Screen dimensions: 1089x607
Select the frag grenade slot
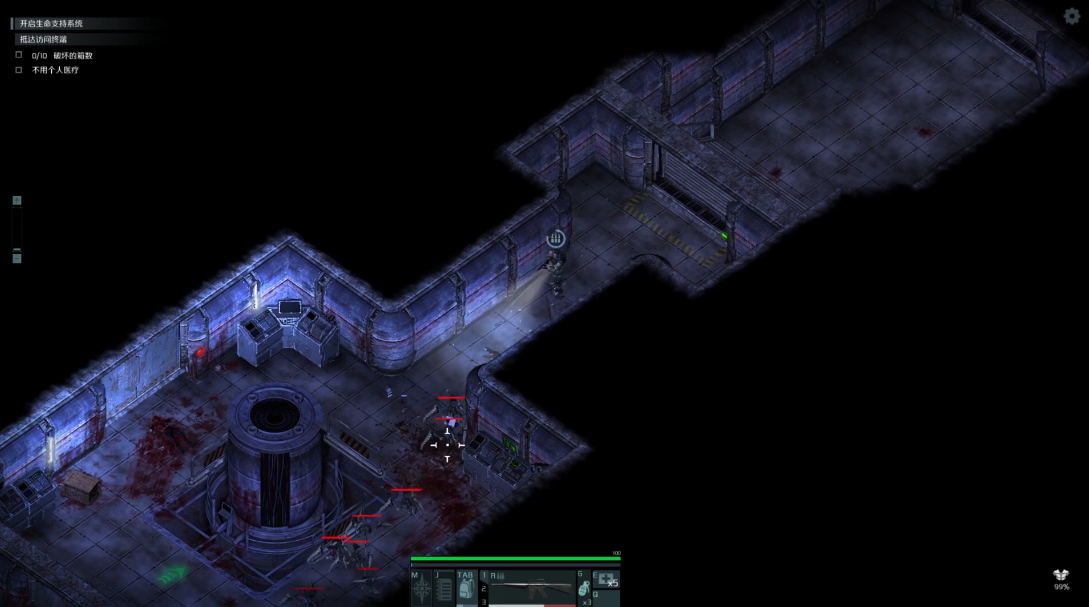pos(584,589)
